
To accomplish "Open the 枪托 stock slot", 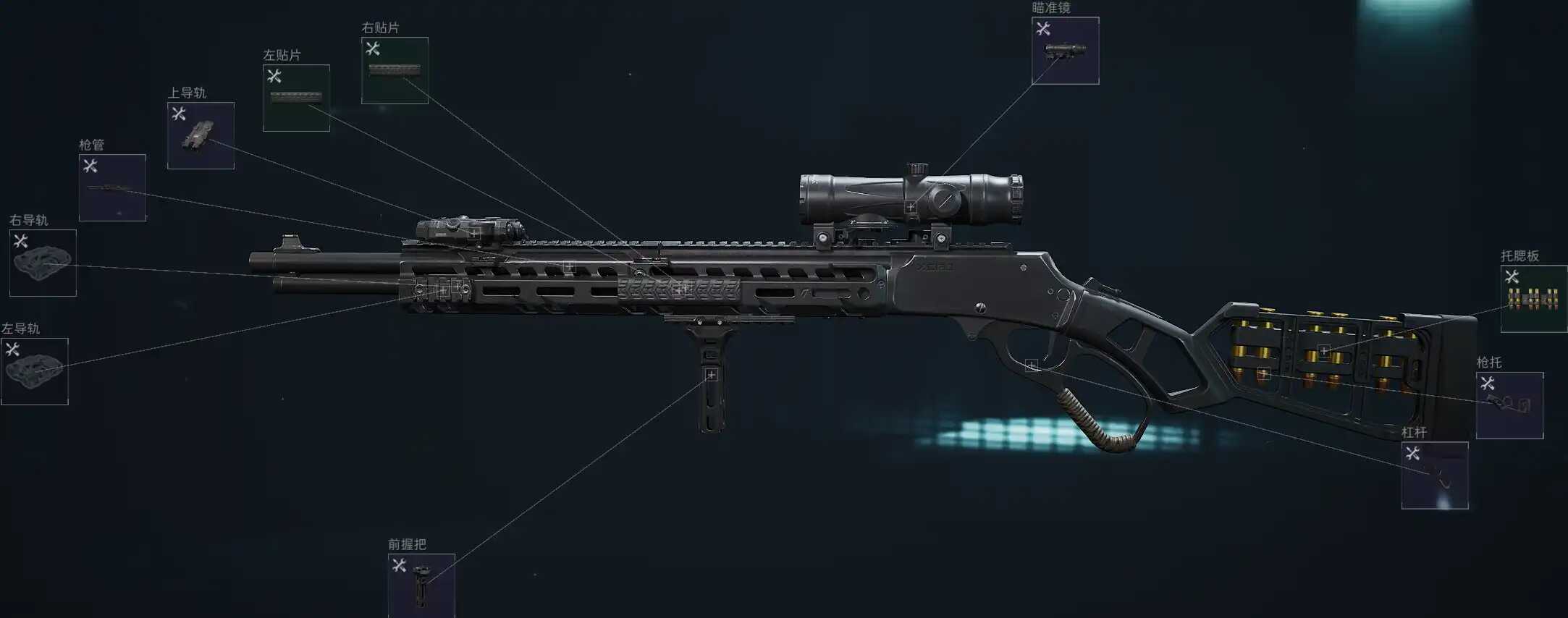I will click(x=1509, y=405).
